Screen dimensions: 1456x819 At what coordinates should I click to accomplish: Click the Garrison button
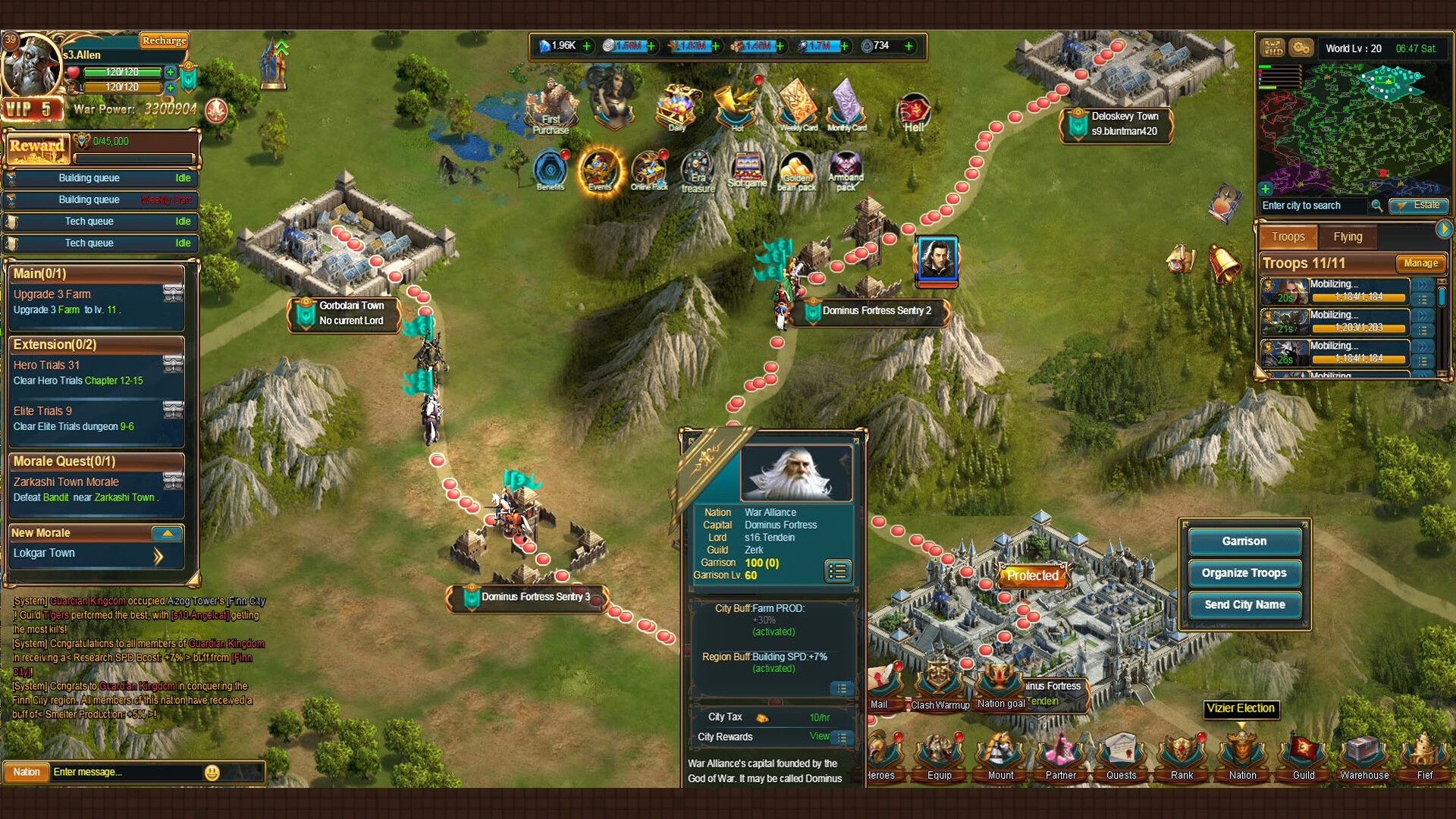(1244, 541)
